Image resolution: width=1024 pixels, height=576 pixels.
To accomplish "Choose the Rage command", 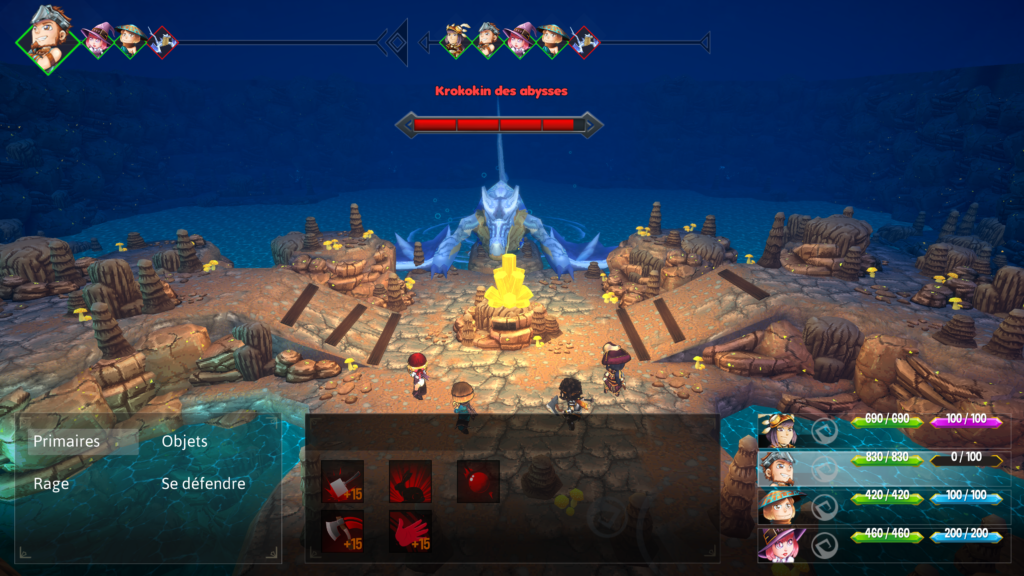I will click(51, 484).
